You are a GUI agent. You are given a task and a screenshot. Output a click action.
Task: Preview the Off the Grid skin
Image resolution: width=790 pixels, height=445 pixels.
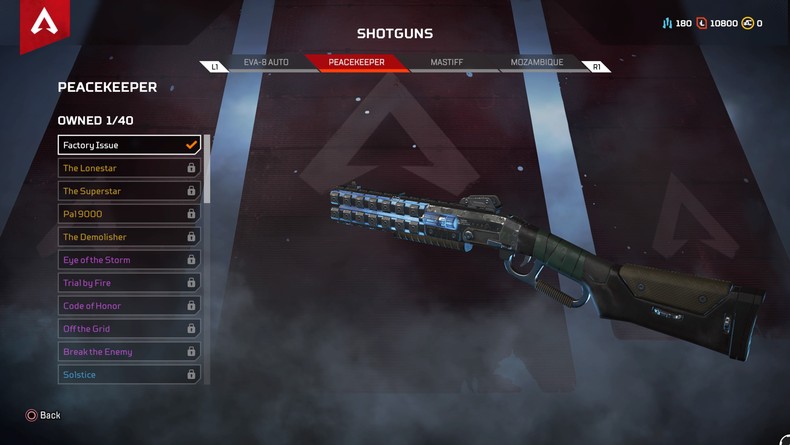click(129, 329)
